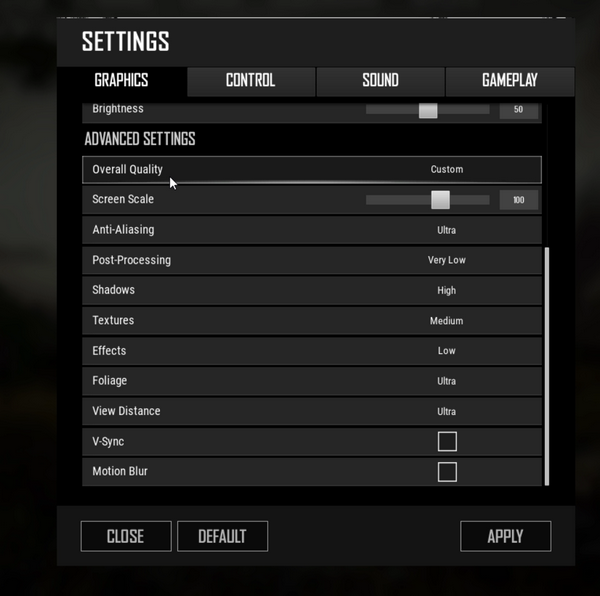This screenshot has height=596, width=600.
Task: Switch to the Control tab
Action: coord(250,81)
